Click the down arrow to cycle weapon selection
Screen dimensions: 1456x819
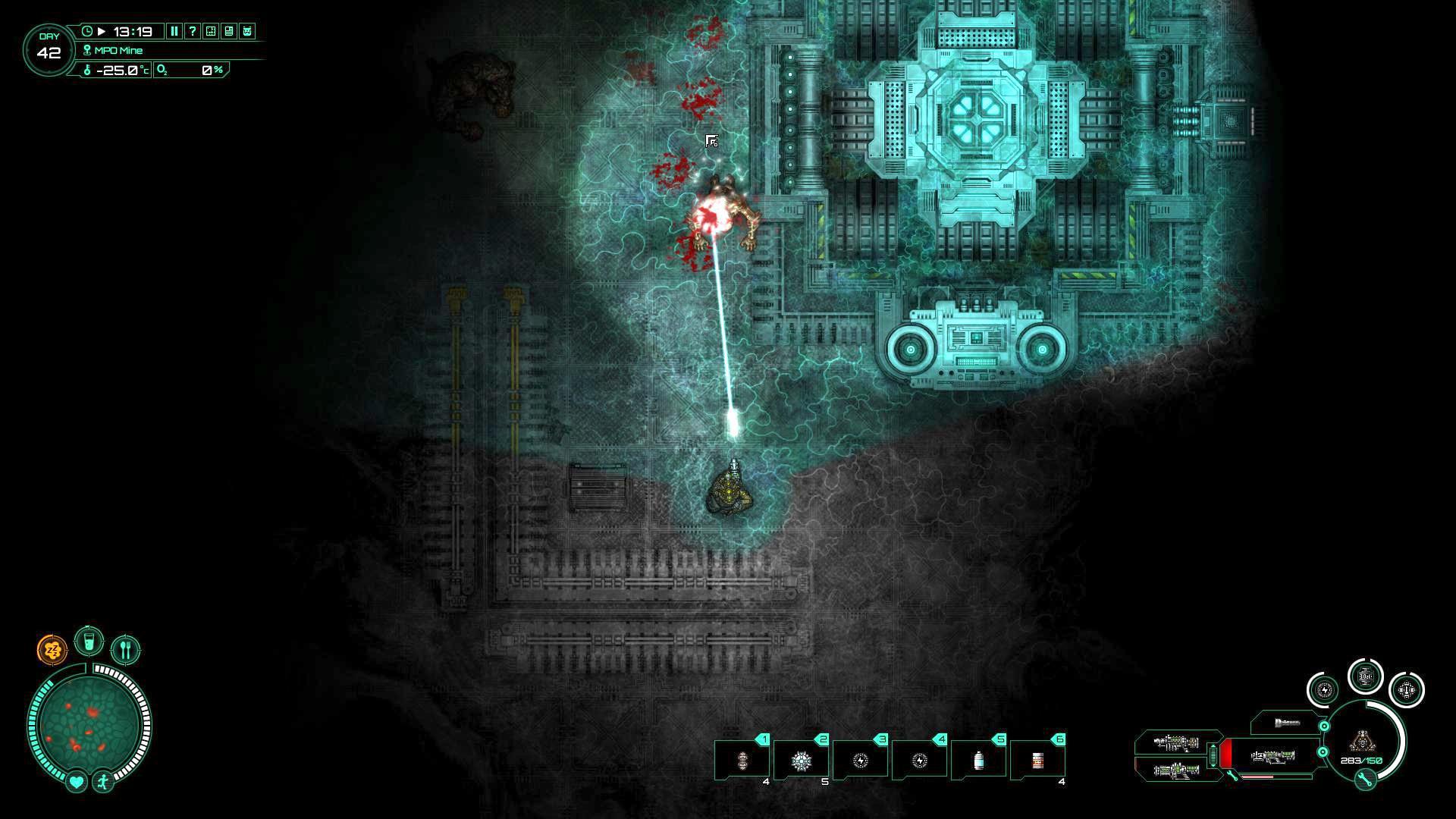click(1213, 767)
